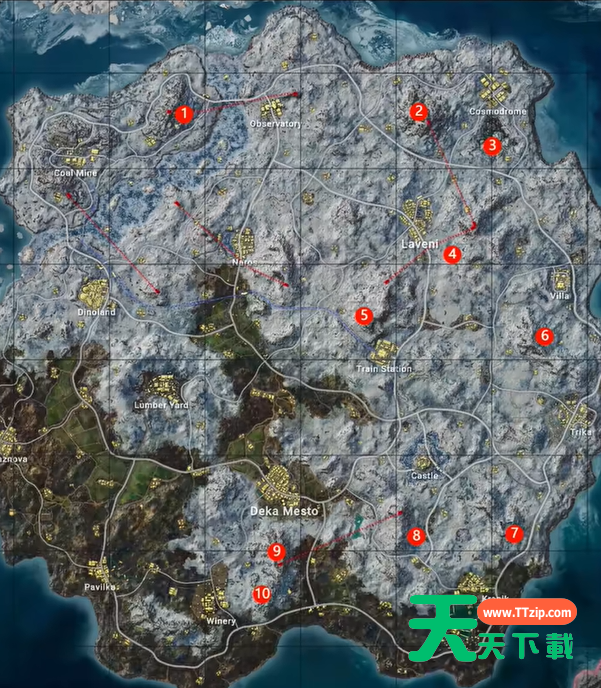
Task: Select the marker numbered 10
Action: 261,593
